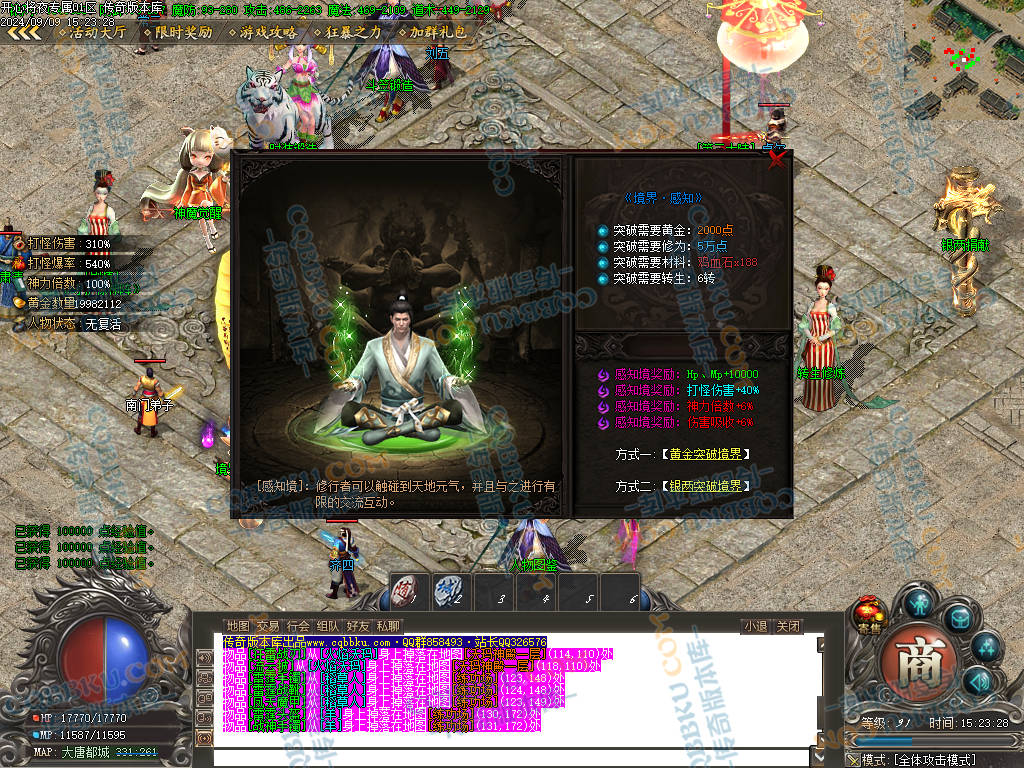The height and width of the screenshot is (768, 1024).
Task: Click the minimap
Action: click(x=962, y=58)
